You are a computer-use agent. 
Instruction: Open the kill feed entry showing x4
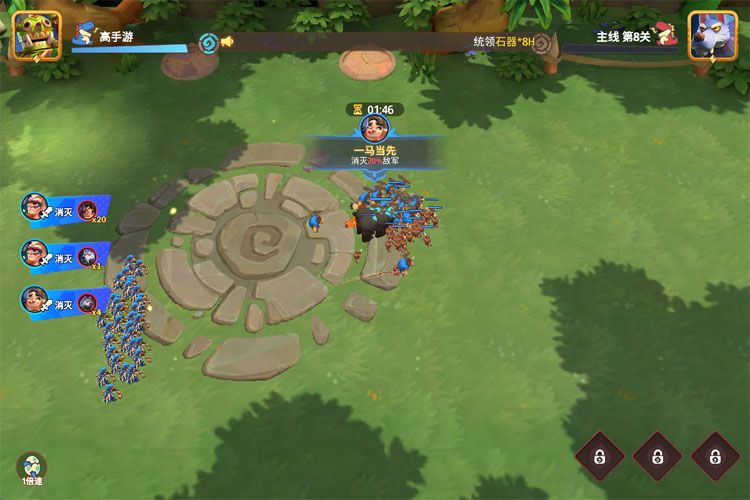64,301
